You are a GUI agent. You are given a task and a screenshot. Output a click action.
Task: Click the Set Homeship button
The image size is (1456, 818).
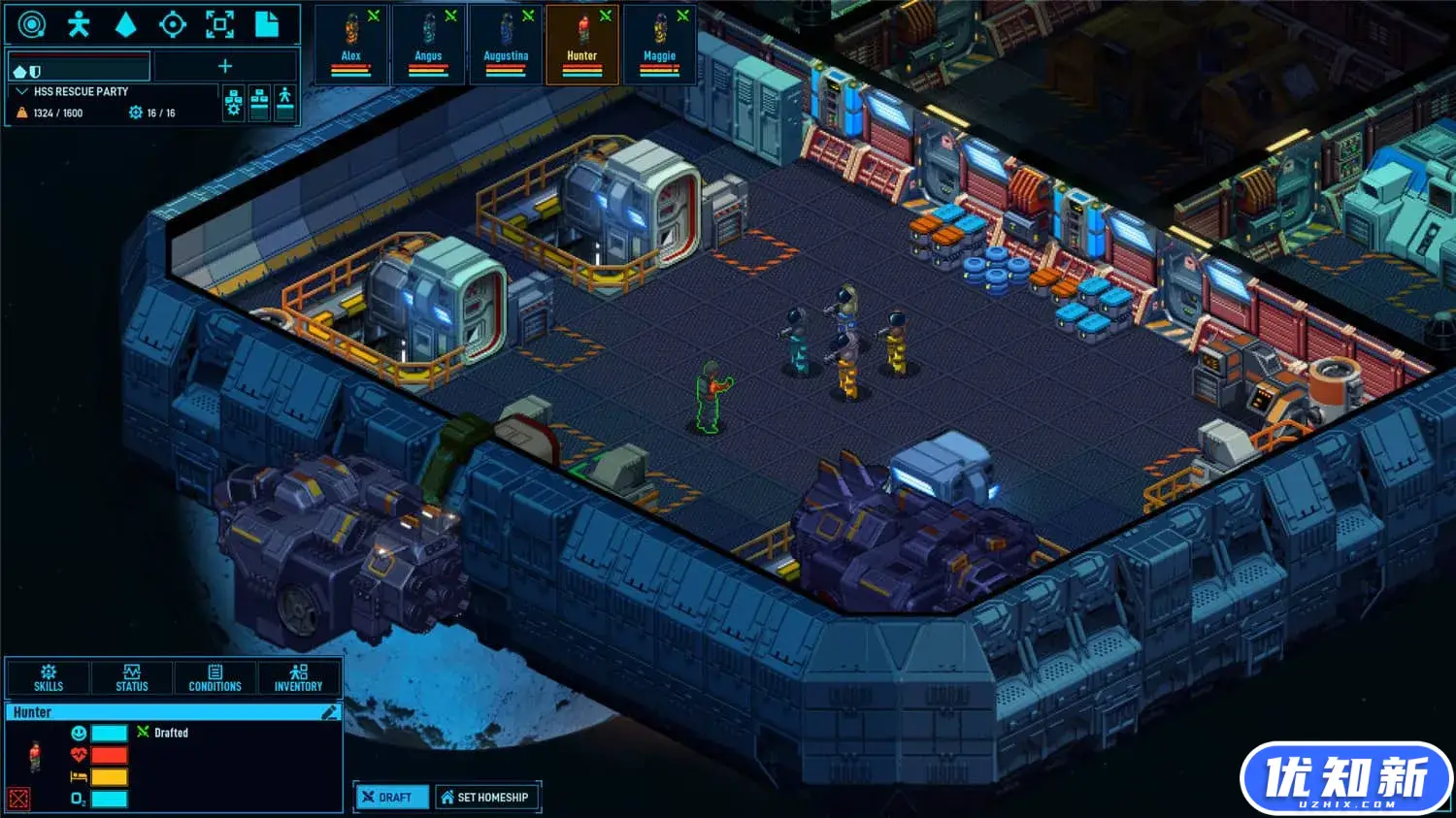click(485, 797)
